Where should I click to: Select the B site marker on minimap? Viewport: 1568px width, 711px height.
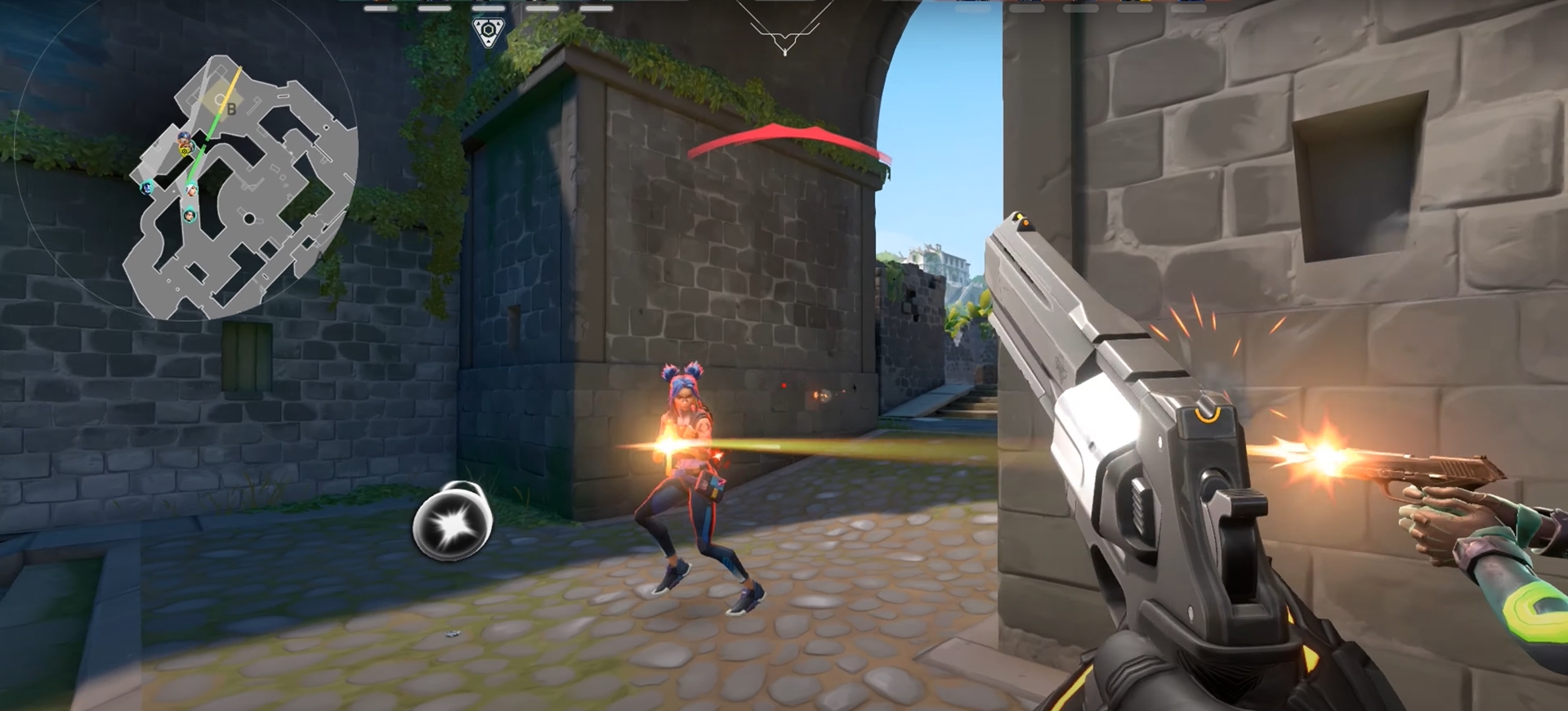point(231,109)
